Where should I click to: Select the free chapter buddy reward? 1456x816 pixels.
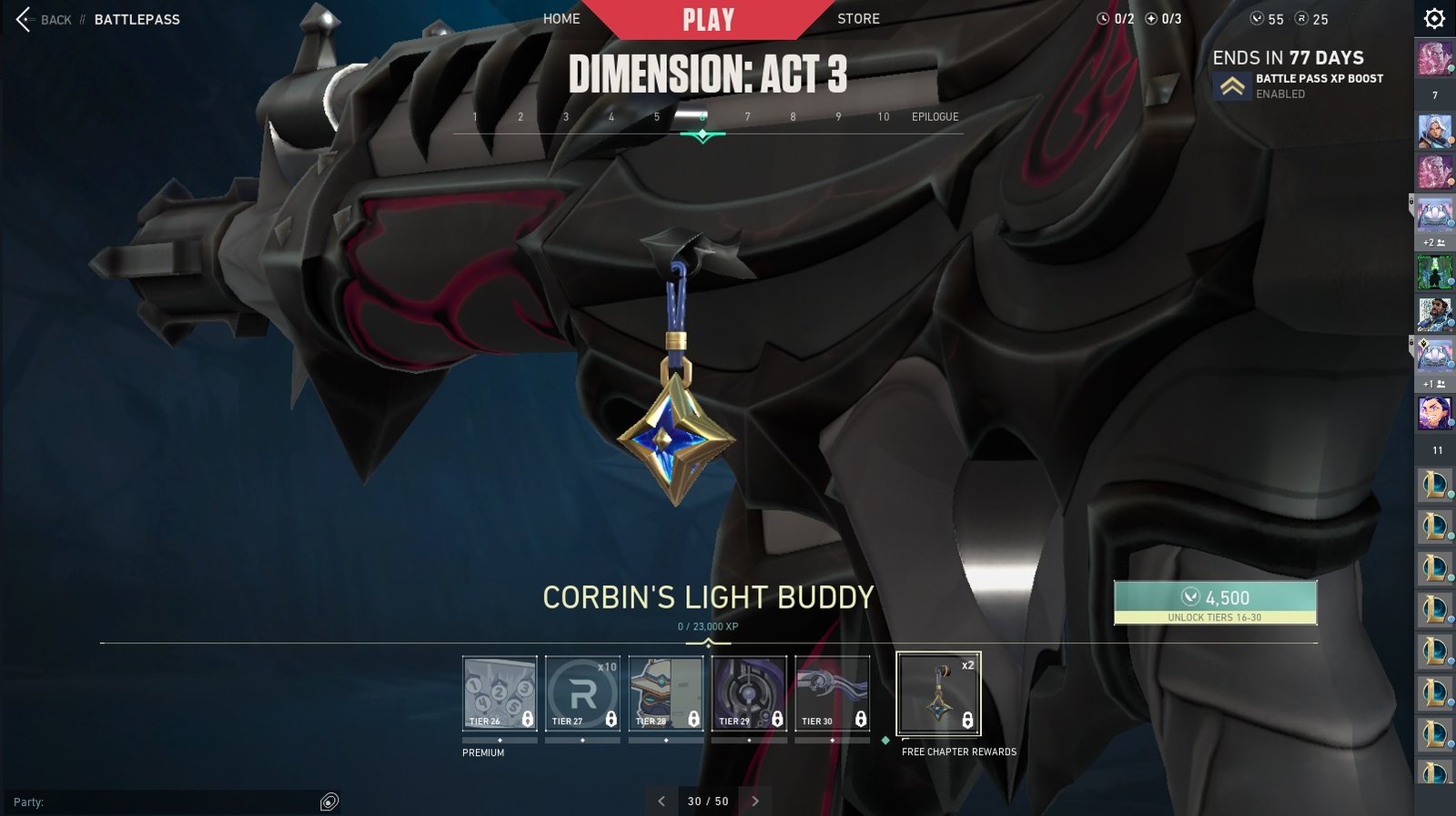[938, 694]
